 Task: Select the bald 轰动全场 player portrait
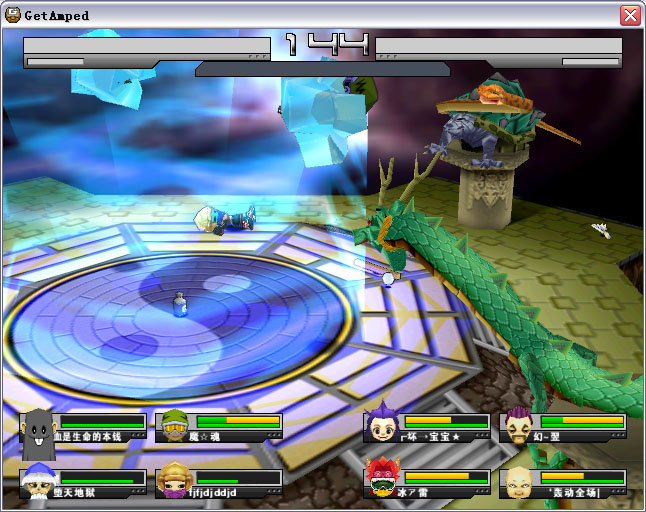(x=518, y=482)
